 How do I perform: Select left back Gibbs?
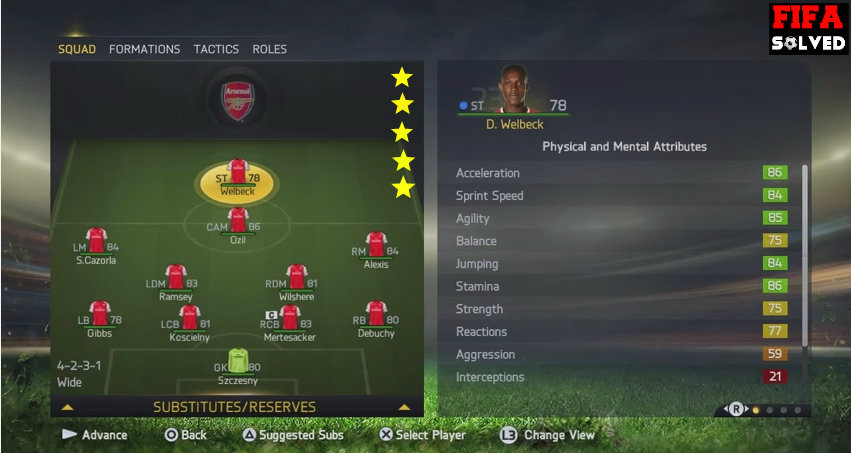coord(99,319)
